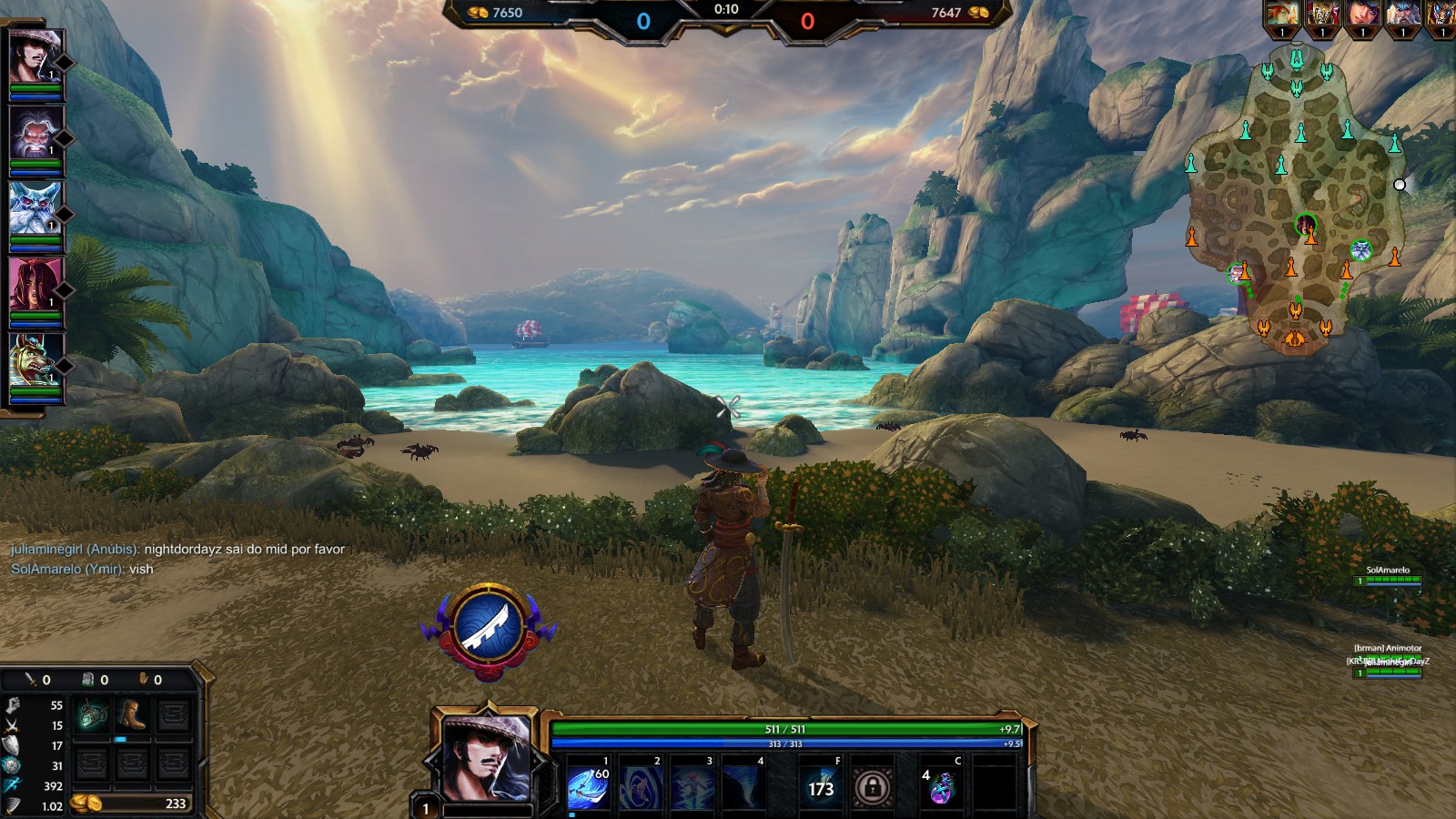Image resolution: width=1456 pixels, height=819 pixels.
Task: Click the samurai god portrait in bottom bar
Action: 486,756
